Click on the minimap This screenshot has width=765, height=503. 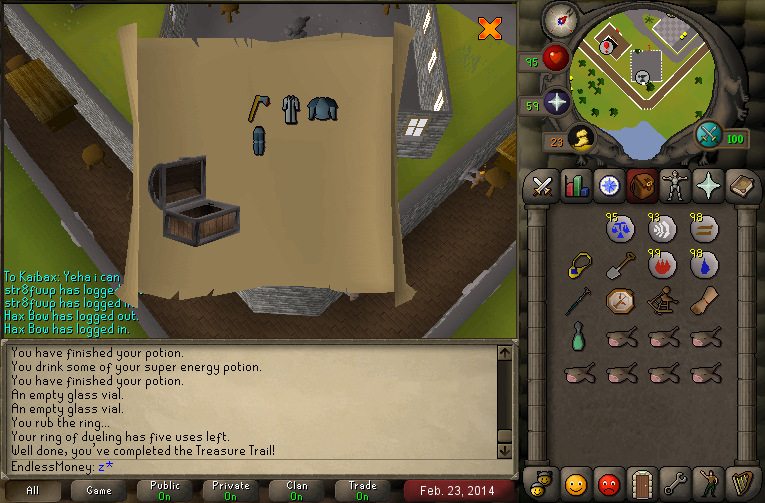click(640, 72)
